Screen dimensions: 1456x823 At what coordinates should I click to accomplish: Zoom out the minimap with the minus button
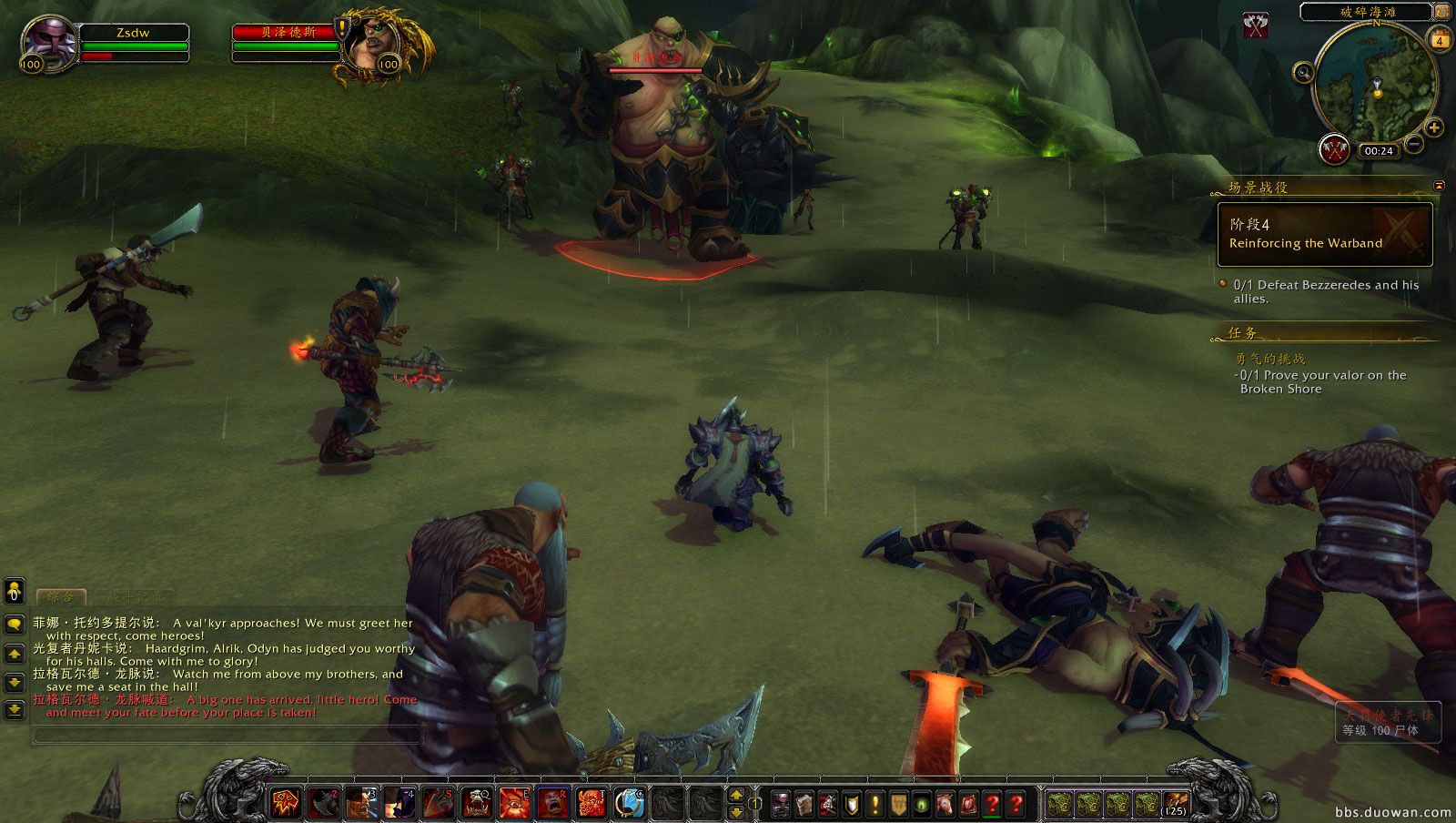[x=1414, y=144]
